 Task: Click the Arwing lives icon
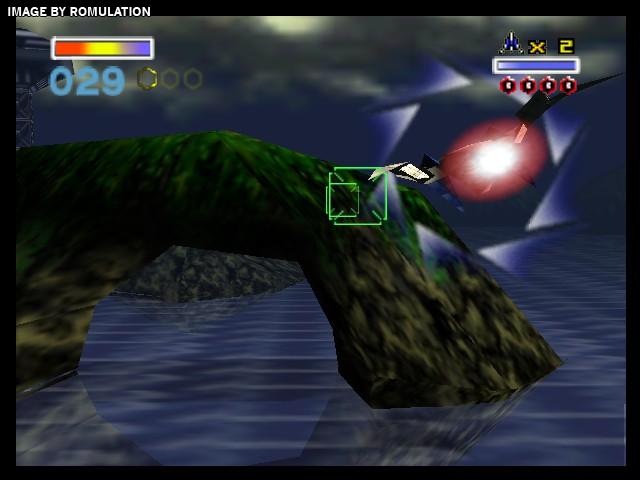[511, 44]
